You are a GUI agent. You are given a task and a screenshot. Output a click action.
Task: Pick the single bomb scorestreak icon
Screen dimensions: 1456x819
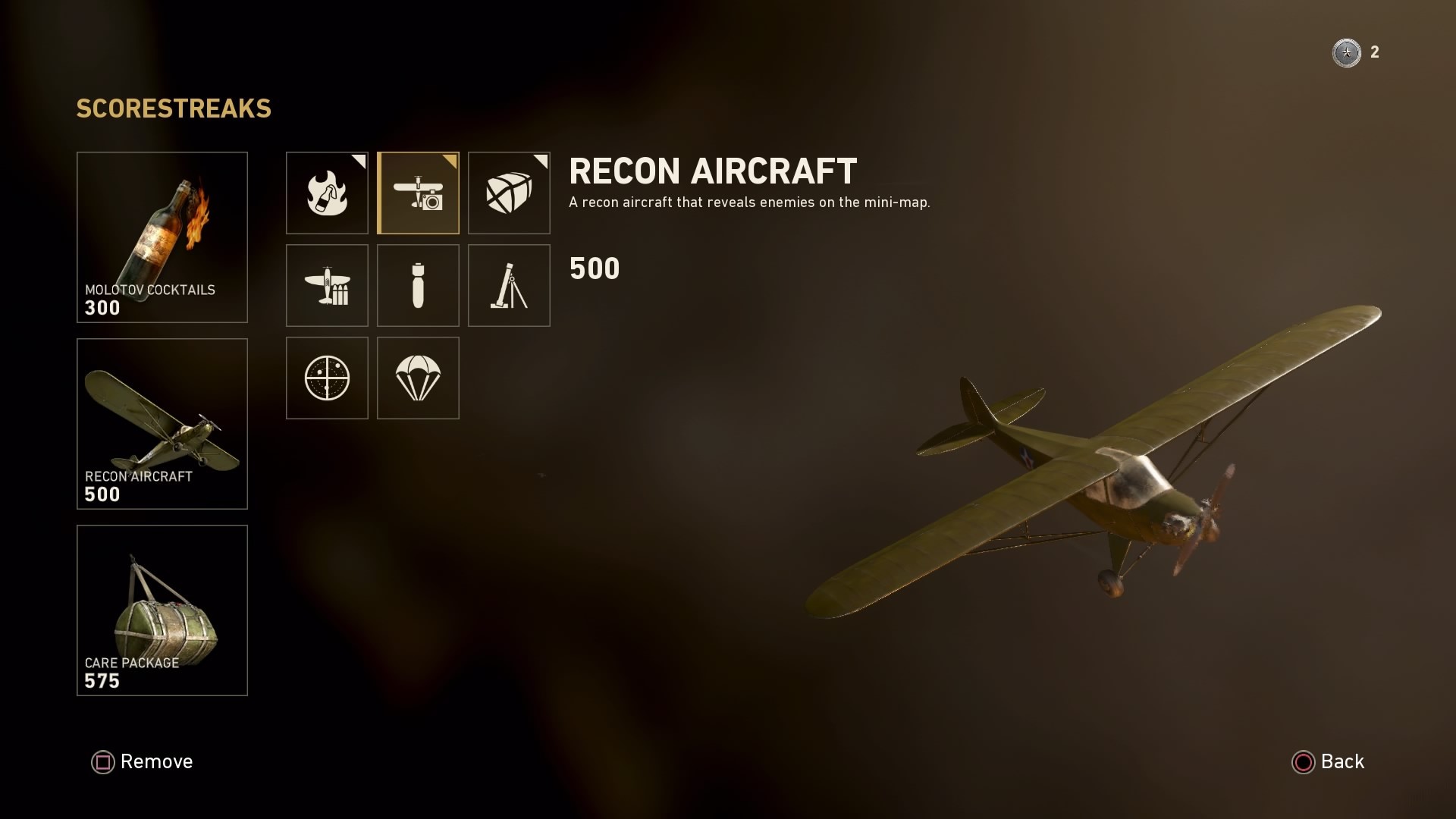(418, 286)
